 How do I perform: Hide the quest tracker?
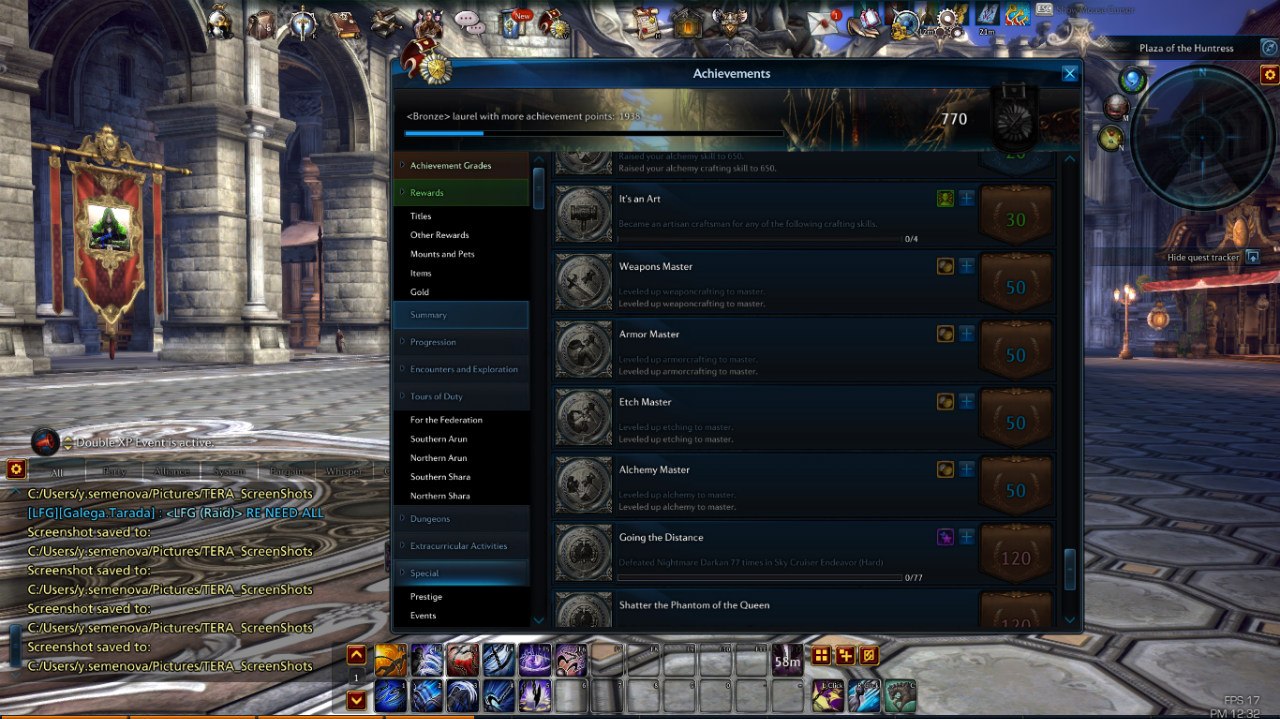tap(1251, 257)
